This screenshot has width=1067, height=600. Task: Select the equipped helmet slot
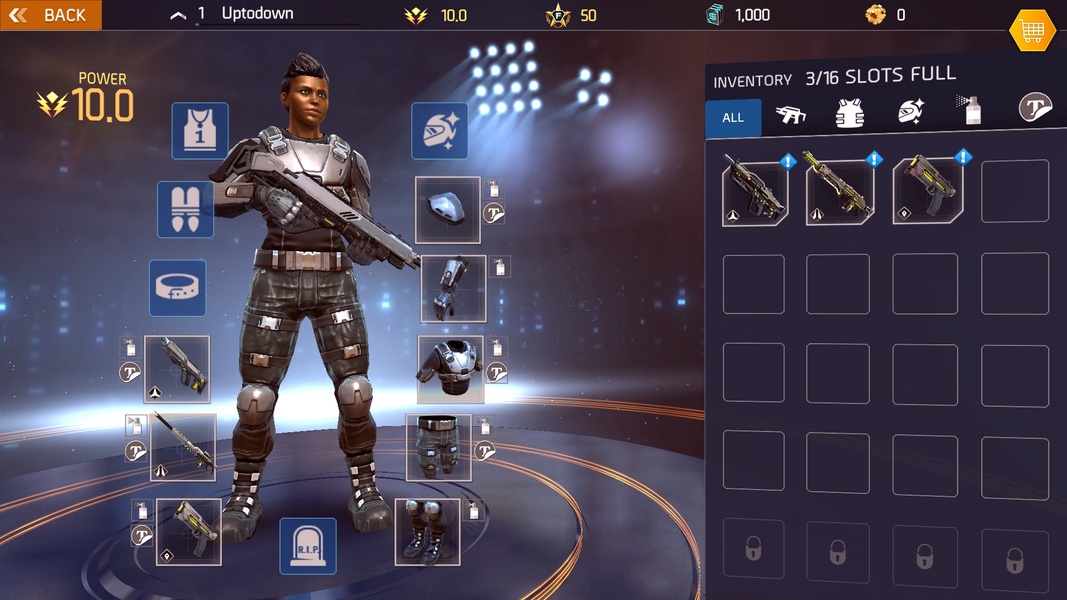tap(448, 210)
